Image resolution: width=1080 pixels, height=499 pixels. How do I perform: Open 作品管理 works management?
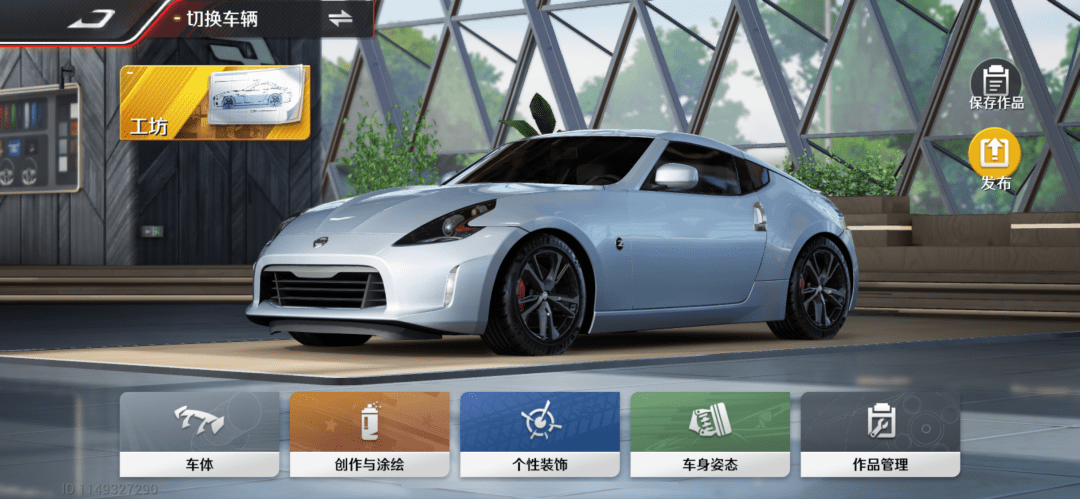[880, 434]
